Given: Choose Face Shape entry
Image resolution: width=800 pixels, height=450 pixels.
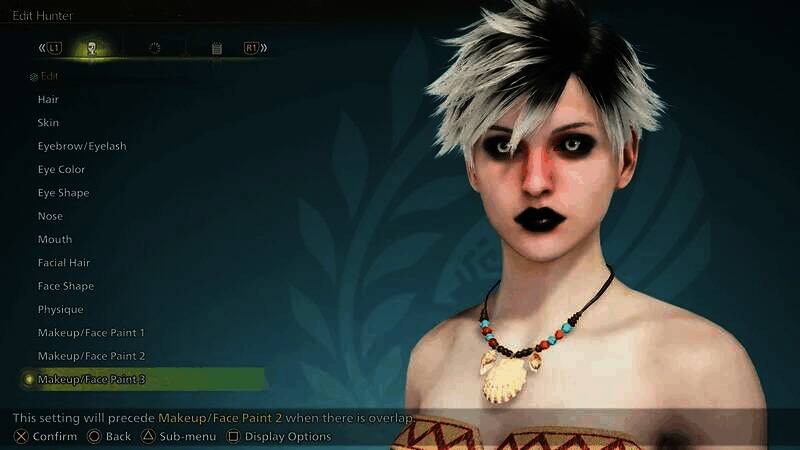Looking at the screenshot, I should pos(66,286).
